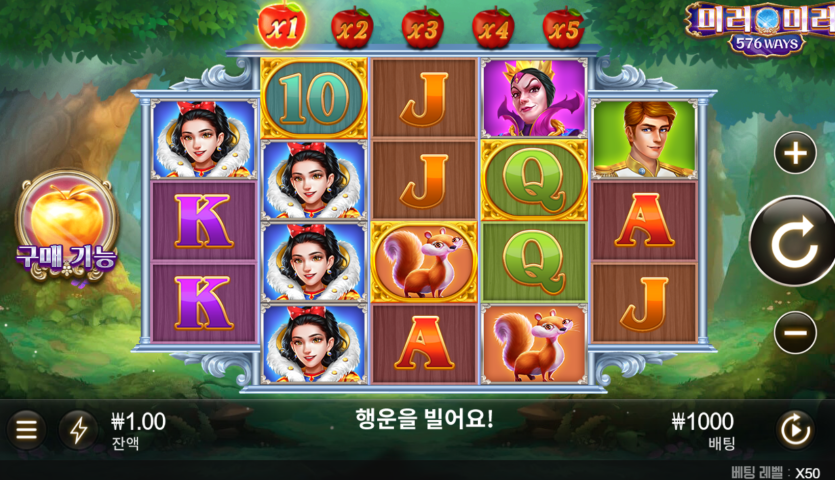Toggle the lightning bolt turbo spin
Image resolution: width=835 pixels, height=480 pixels.
(78, 430)
